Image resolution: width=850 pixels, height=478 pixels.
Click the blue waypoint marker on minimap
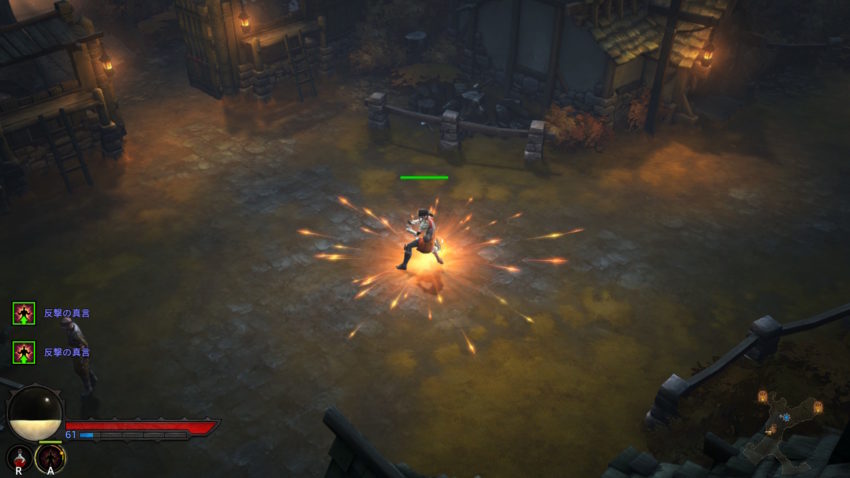(x=786, y=416)
